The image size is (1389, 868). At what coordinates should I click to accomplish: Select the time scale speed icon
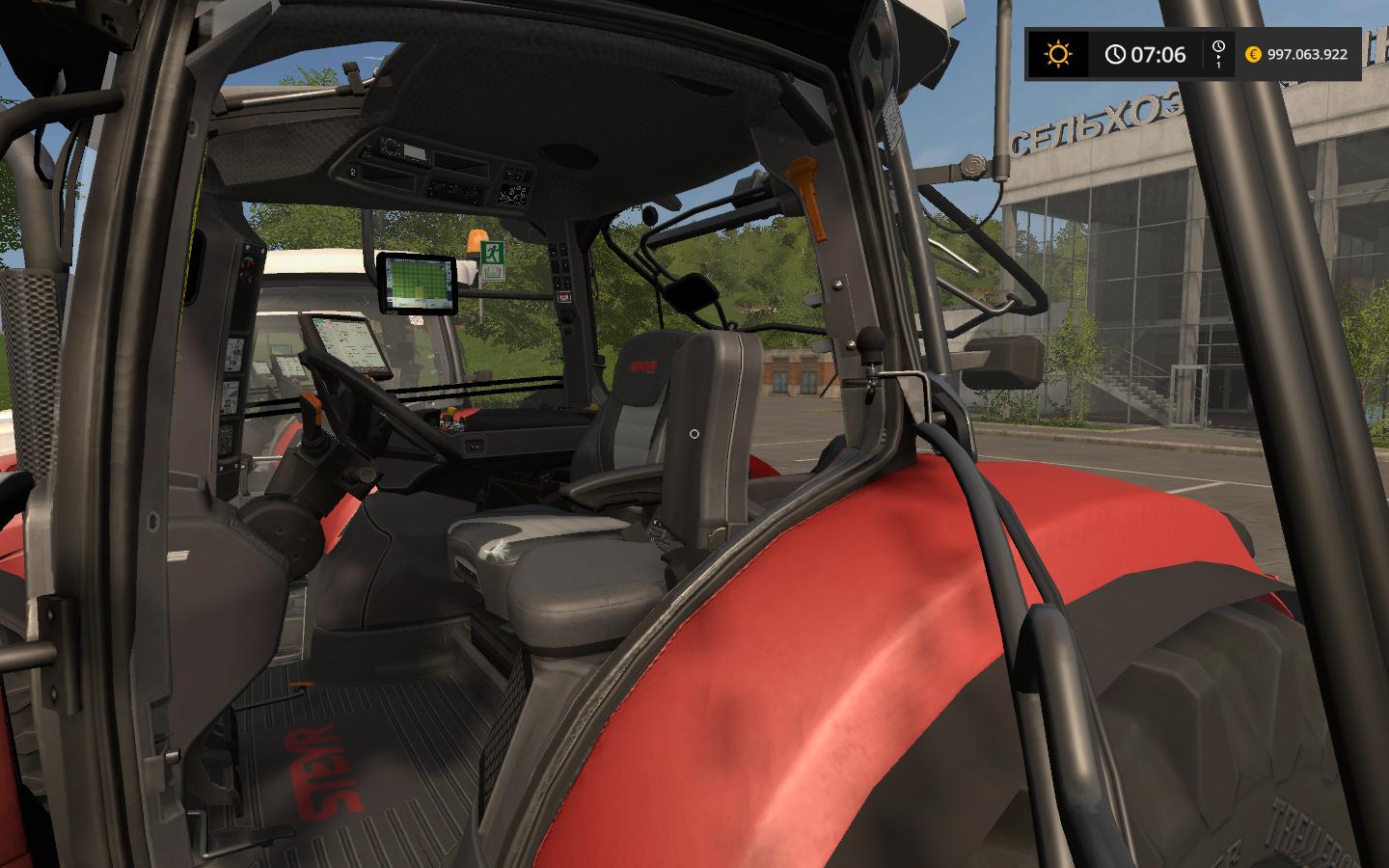tap(1218, 52)
